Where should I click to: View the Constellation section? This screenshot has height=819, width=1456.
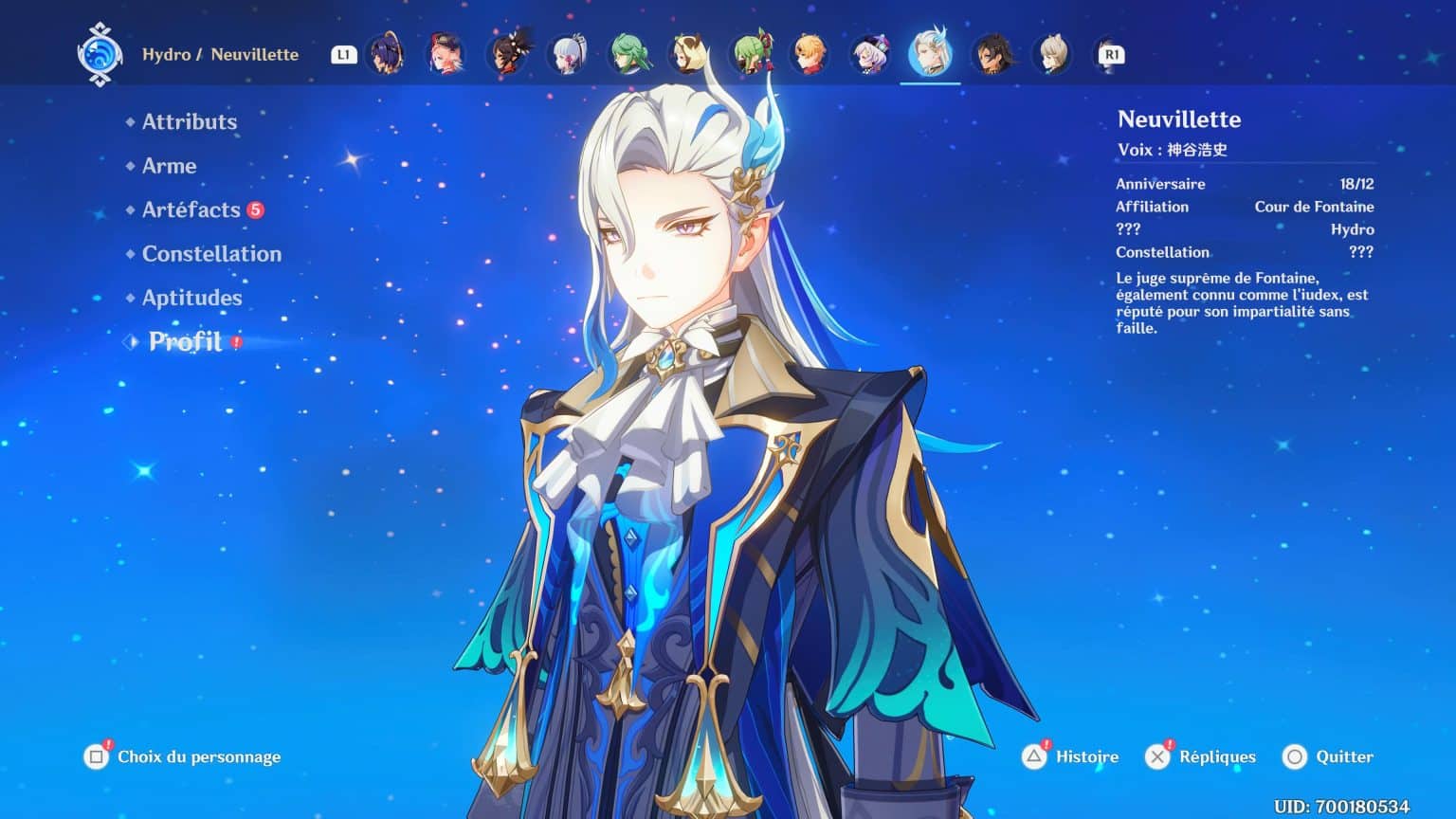[210, 253]
